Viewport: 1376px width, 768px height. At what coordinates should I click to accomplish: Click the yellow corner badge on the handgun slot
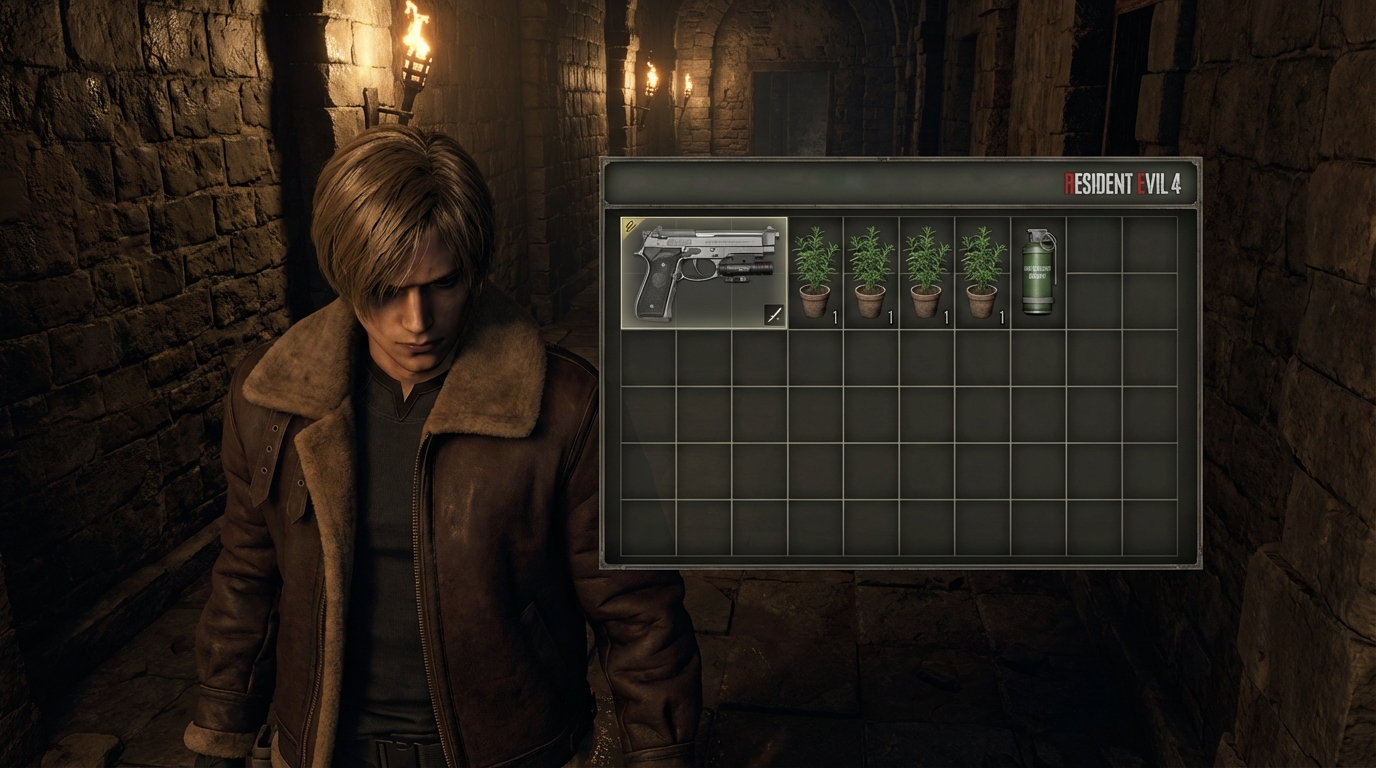coord(630,224)
